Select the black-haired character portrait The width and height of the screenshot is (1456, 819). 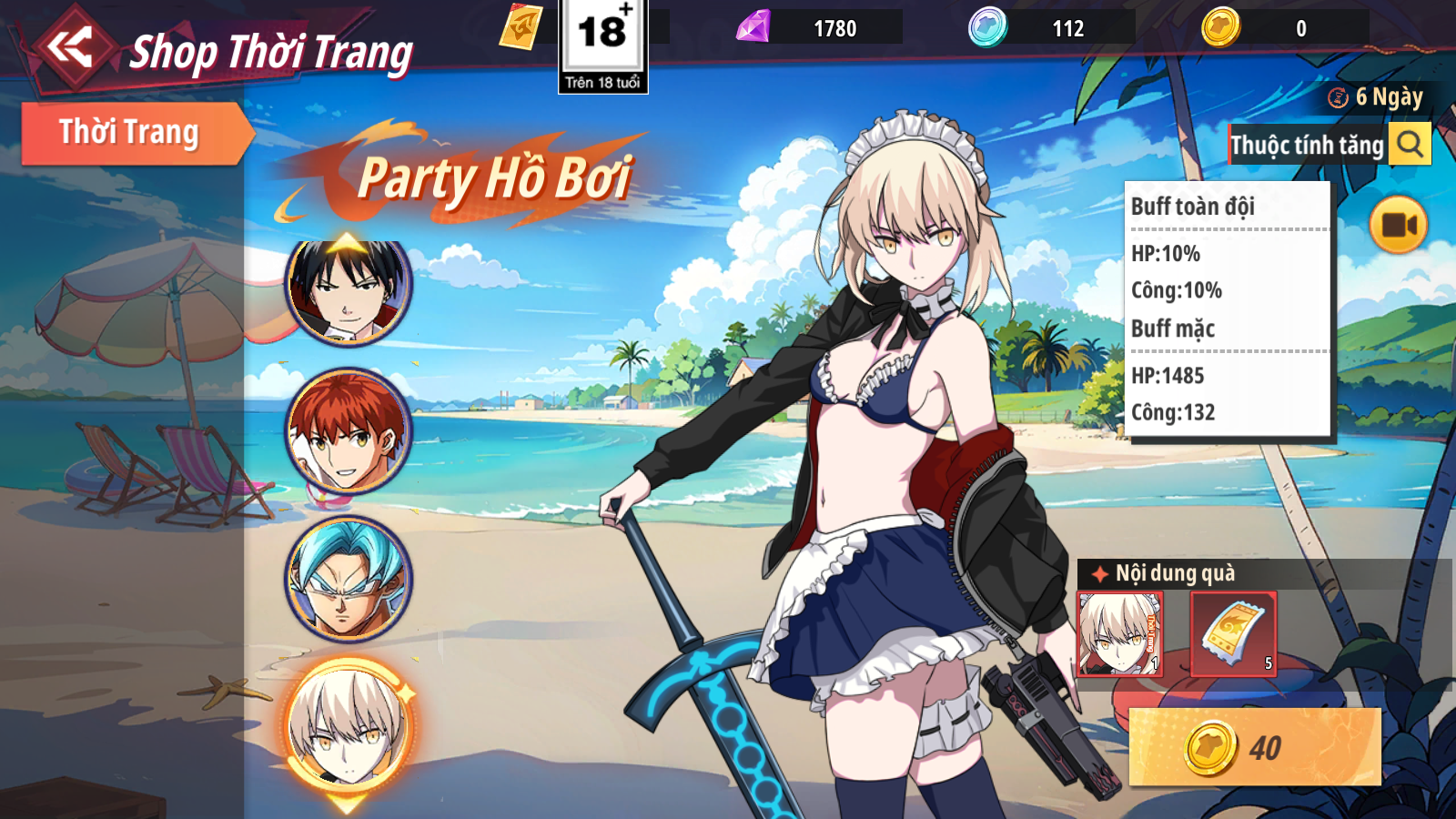click(x=349, y=288)
